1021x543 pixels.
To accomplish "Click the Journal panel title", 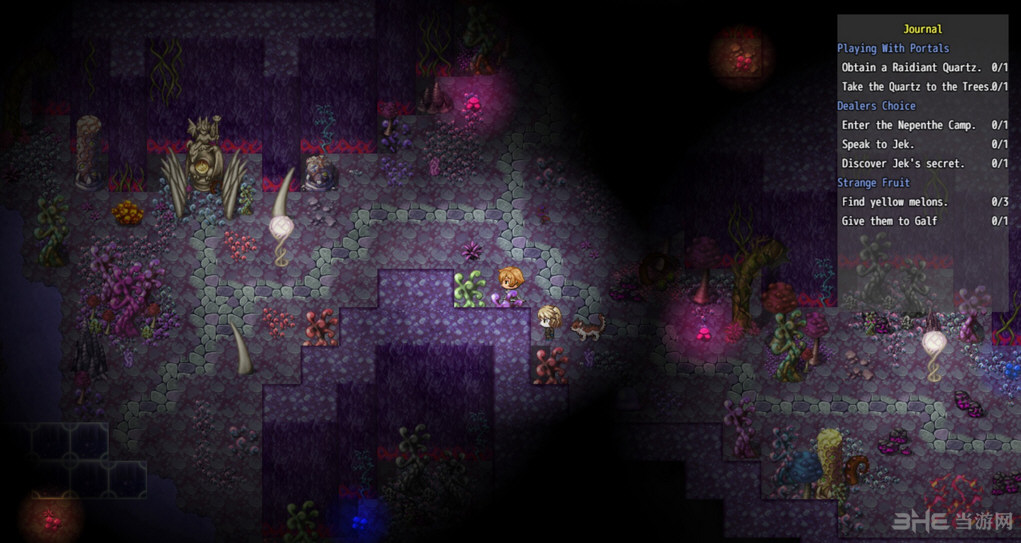I will click(x=922, y=29).
